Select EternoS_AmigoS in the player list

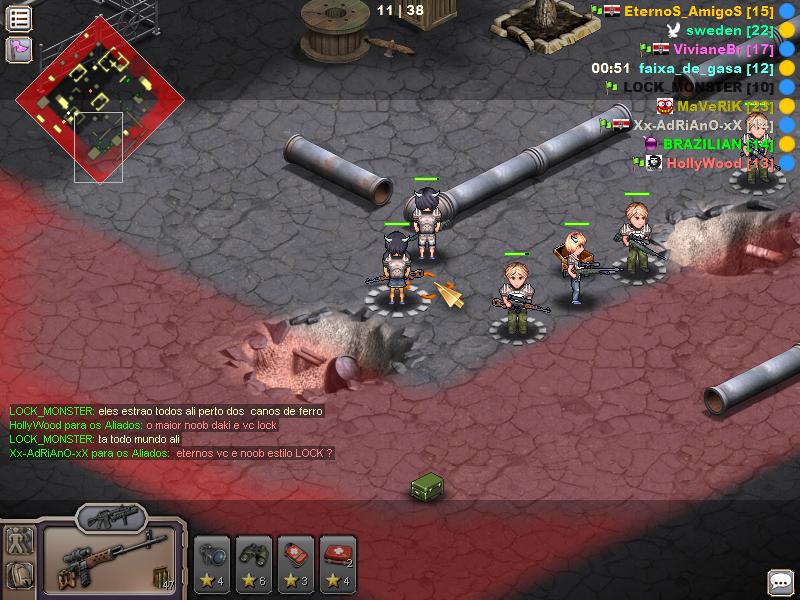pos(684,11)
